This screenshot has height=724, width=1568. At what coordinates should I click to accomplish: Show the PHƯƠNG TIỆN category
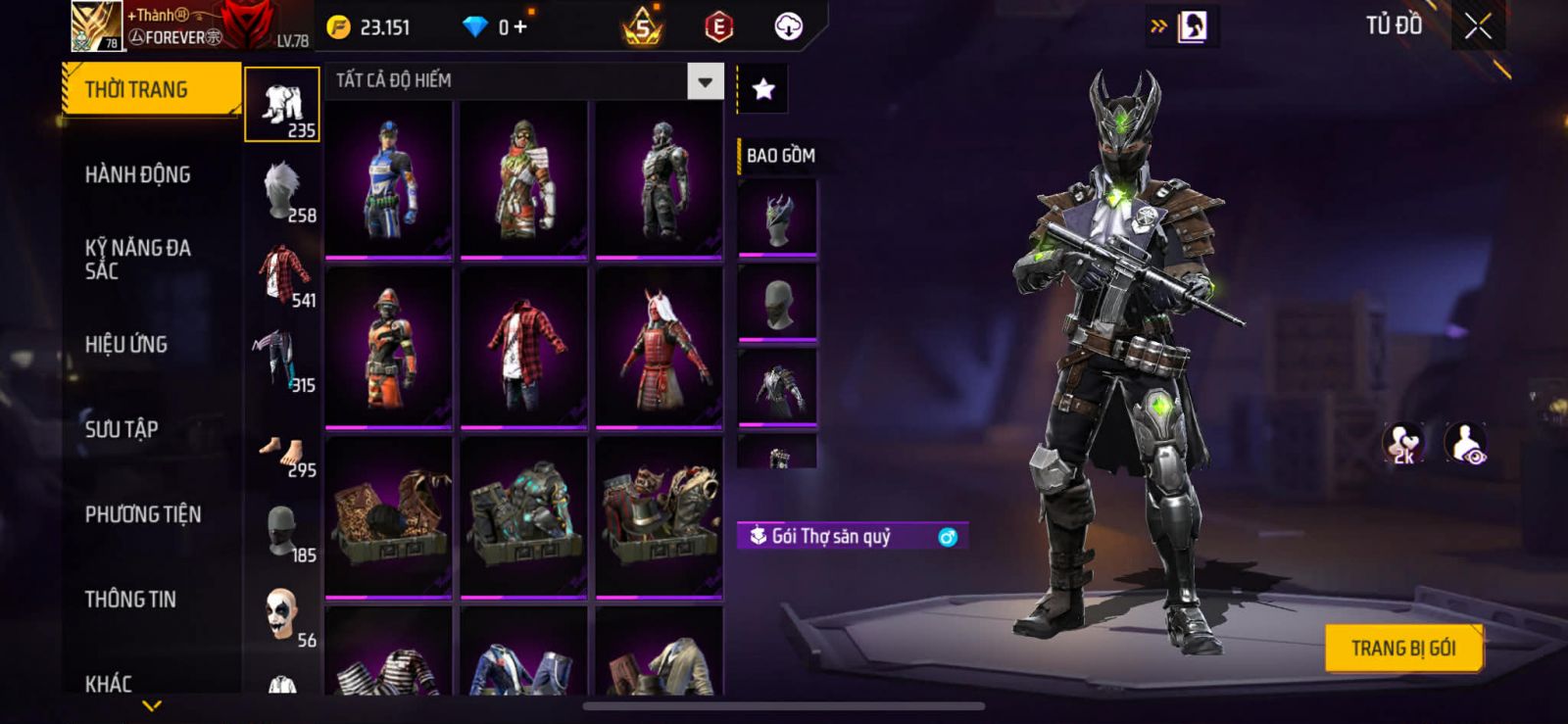(143, 514)
